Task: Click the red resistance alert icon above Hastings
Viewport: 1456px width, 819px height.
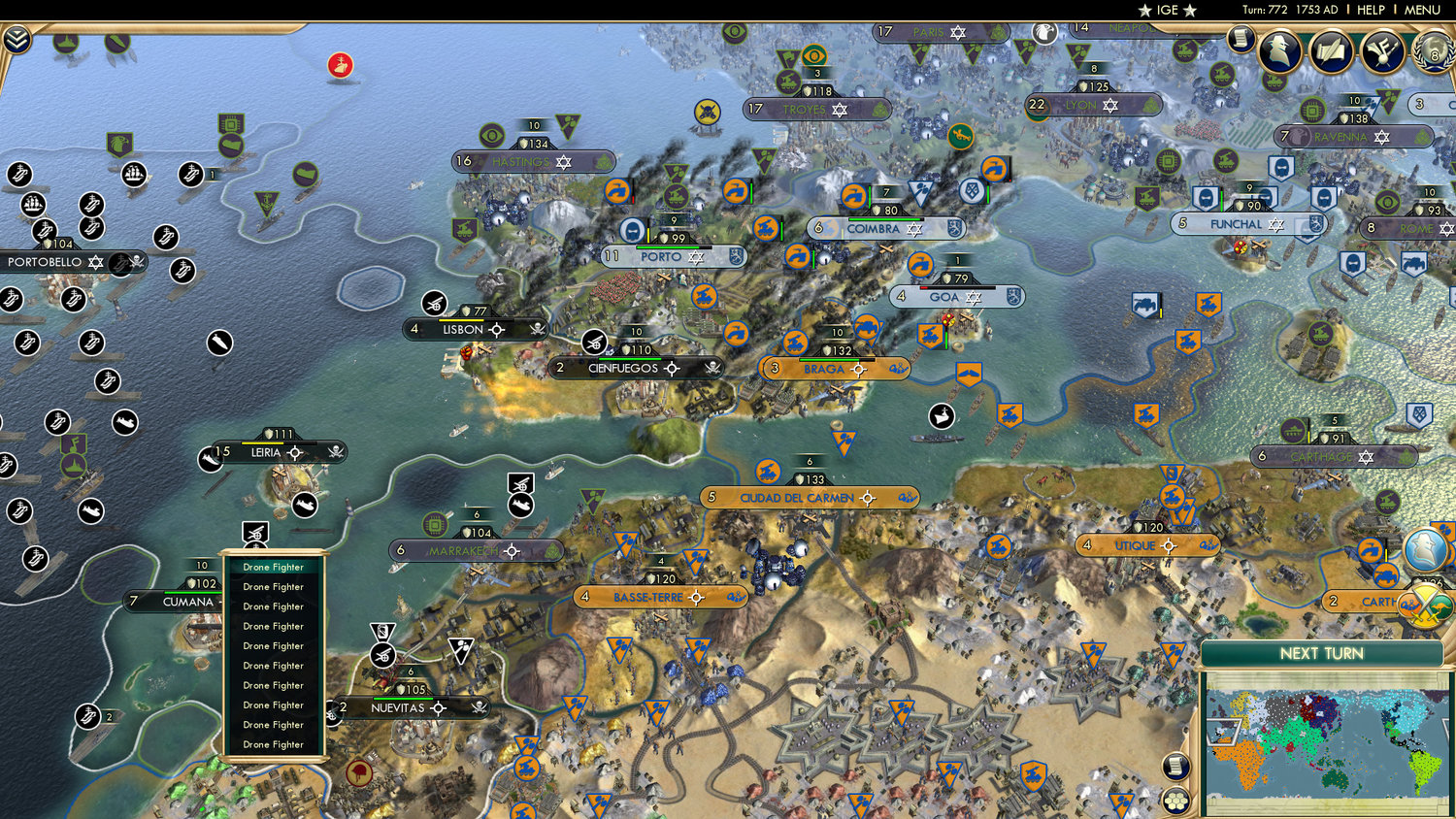Action: [342, 64]
